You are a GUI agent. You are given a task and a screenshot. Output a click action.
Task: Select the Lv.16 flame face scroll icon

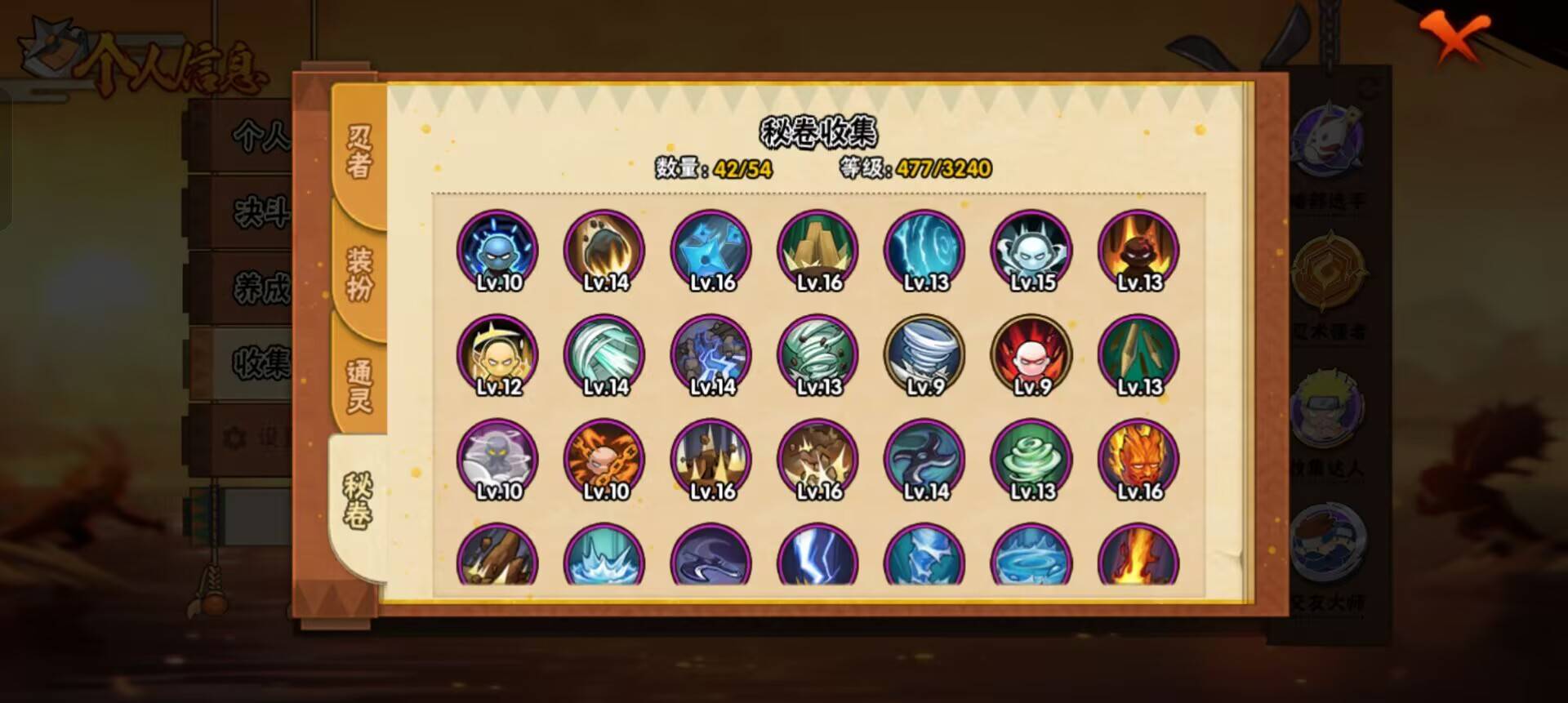1138,461
